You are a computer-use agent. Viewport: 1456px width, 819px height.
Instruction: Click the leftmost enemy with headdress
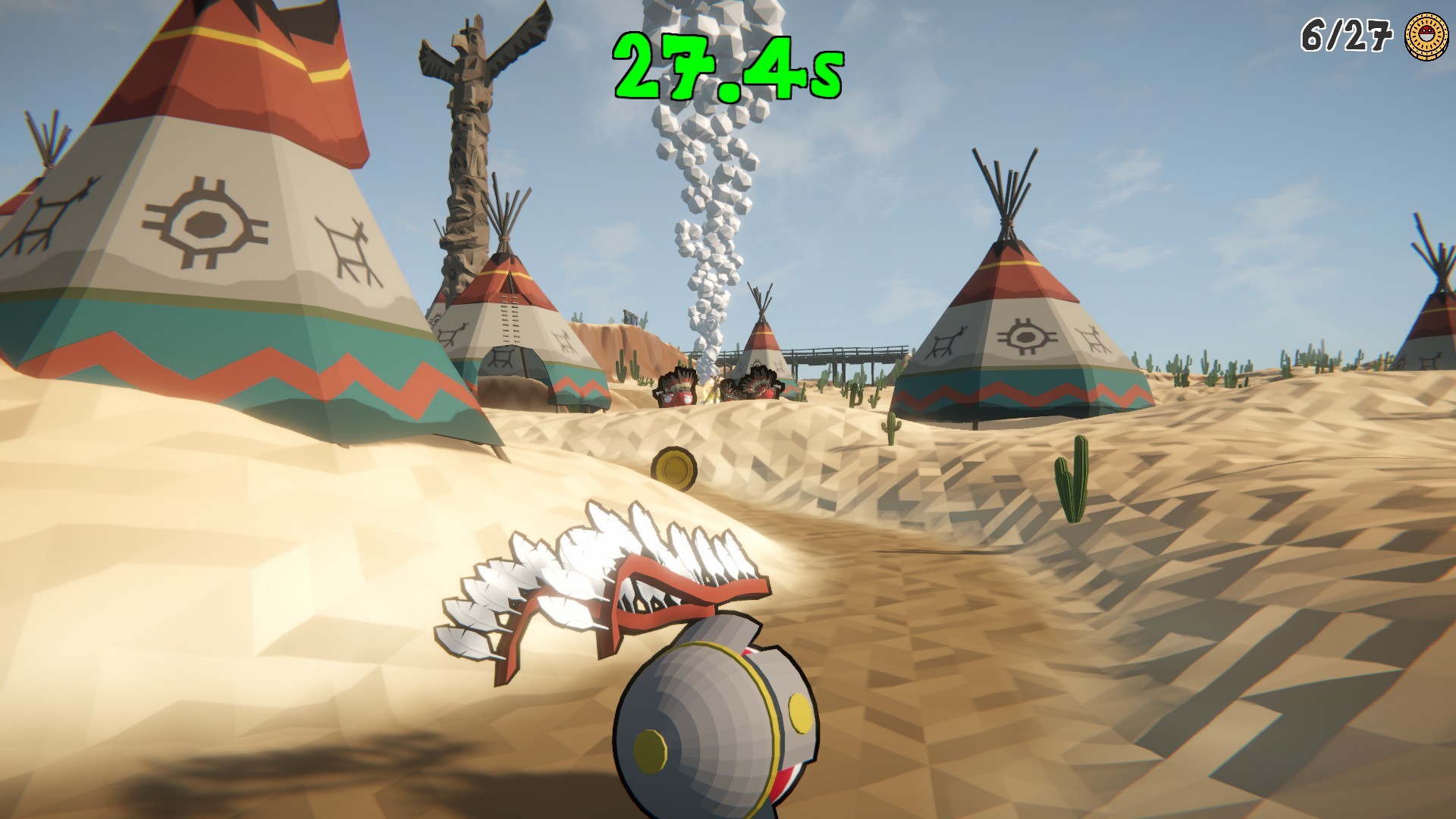tap(677, 388)
